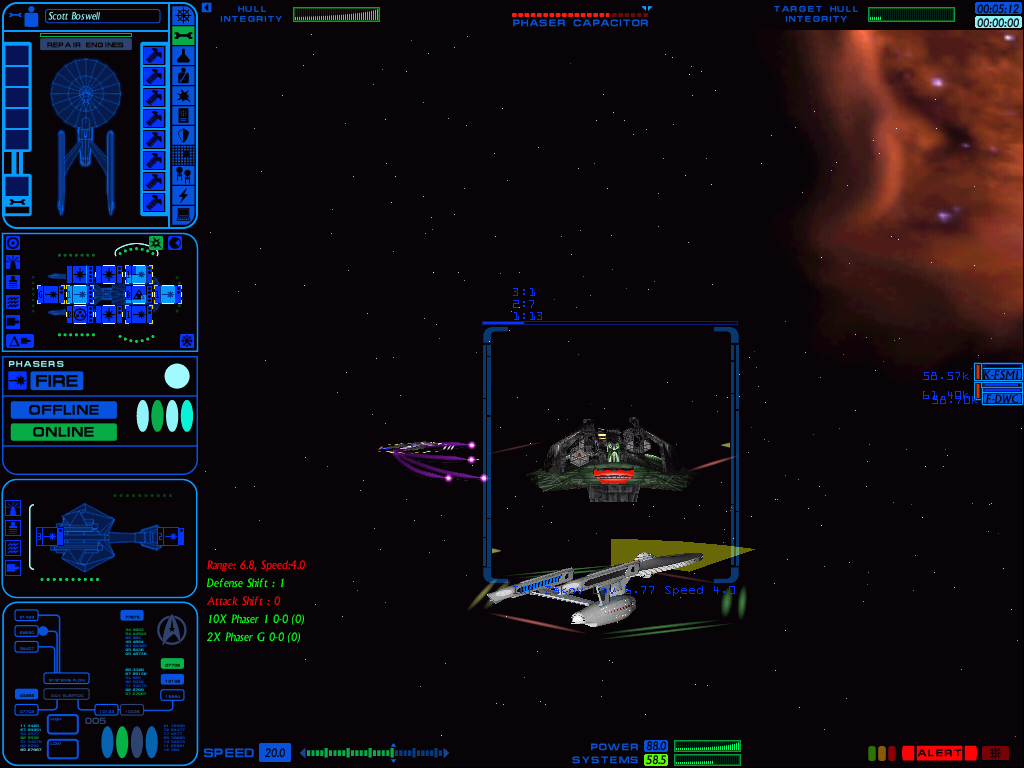Set phasers to OFFLINE

pyautogui.click(x=64, y=410)
